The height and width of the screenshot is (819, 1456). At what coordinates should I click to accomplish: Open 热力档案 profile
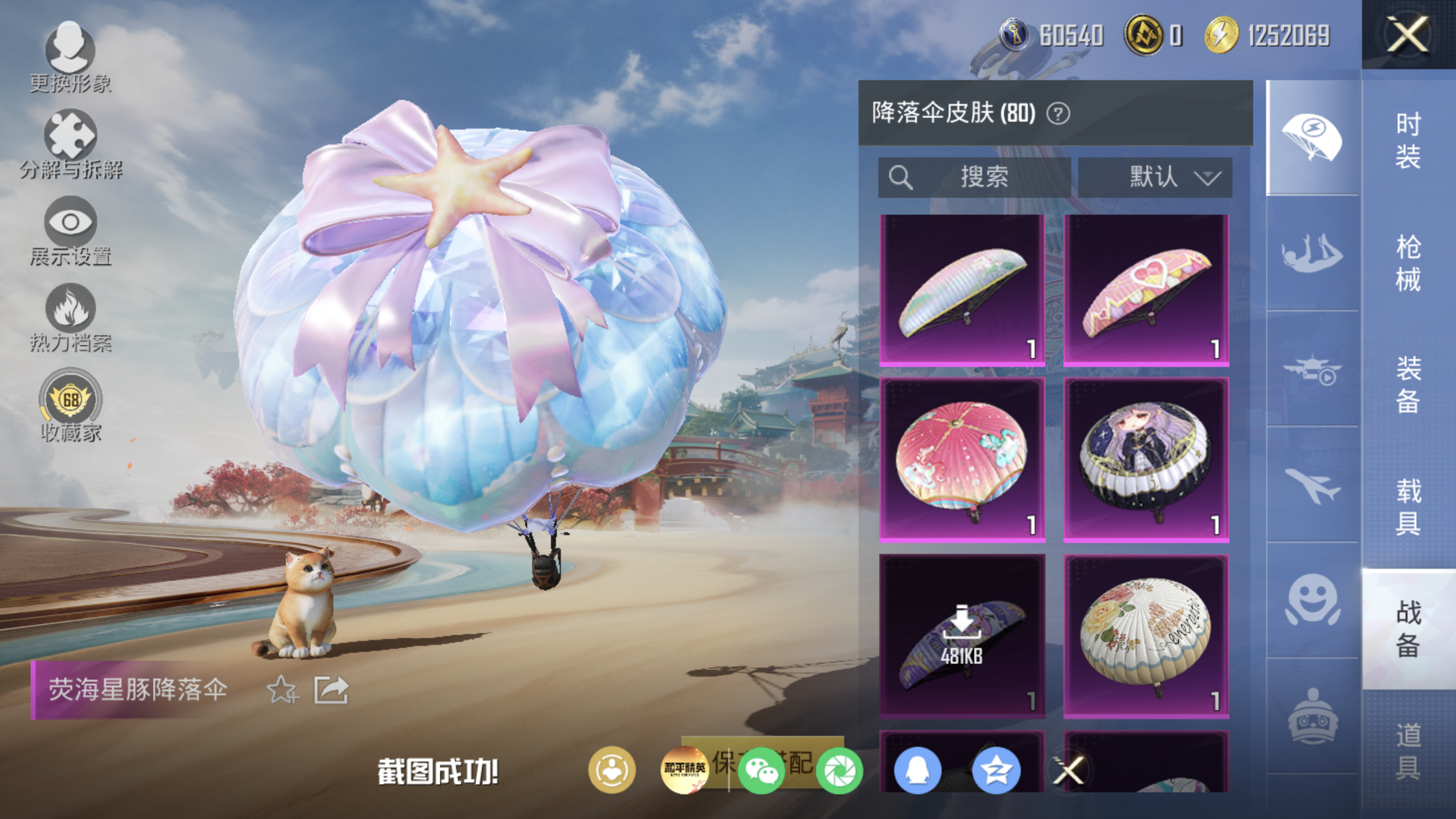point(71,318)
